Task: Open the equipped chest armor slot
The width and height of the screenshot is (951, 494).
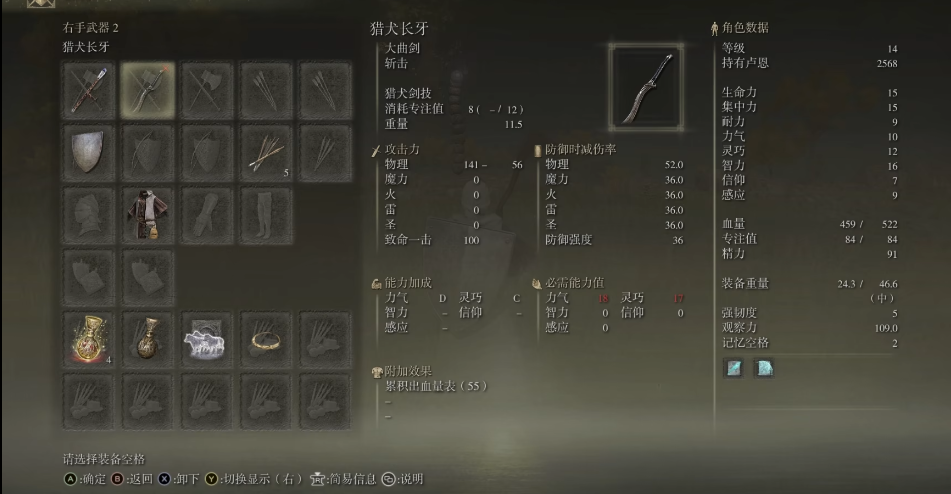Action: coord(148,214)
